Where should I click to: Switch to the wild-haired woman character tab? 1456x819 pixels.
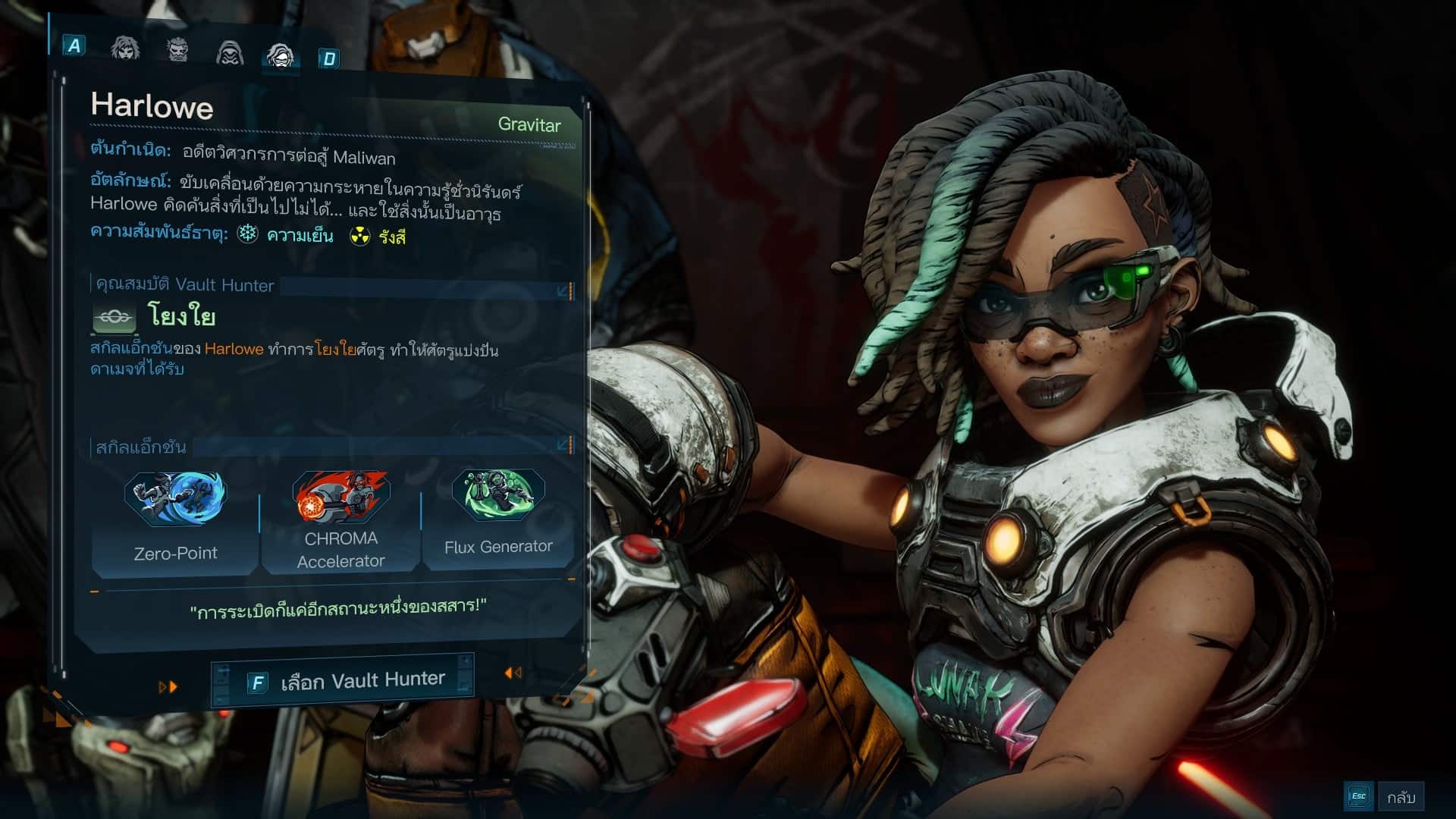(125, 49)
